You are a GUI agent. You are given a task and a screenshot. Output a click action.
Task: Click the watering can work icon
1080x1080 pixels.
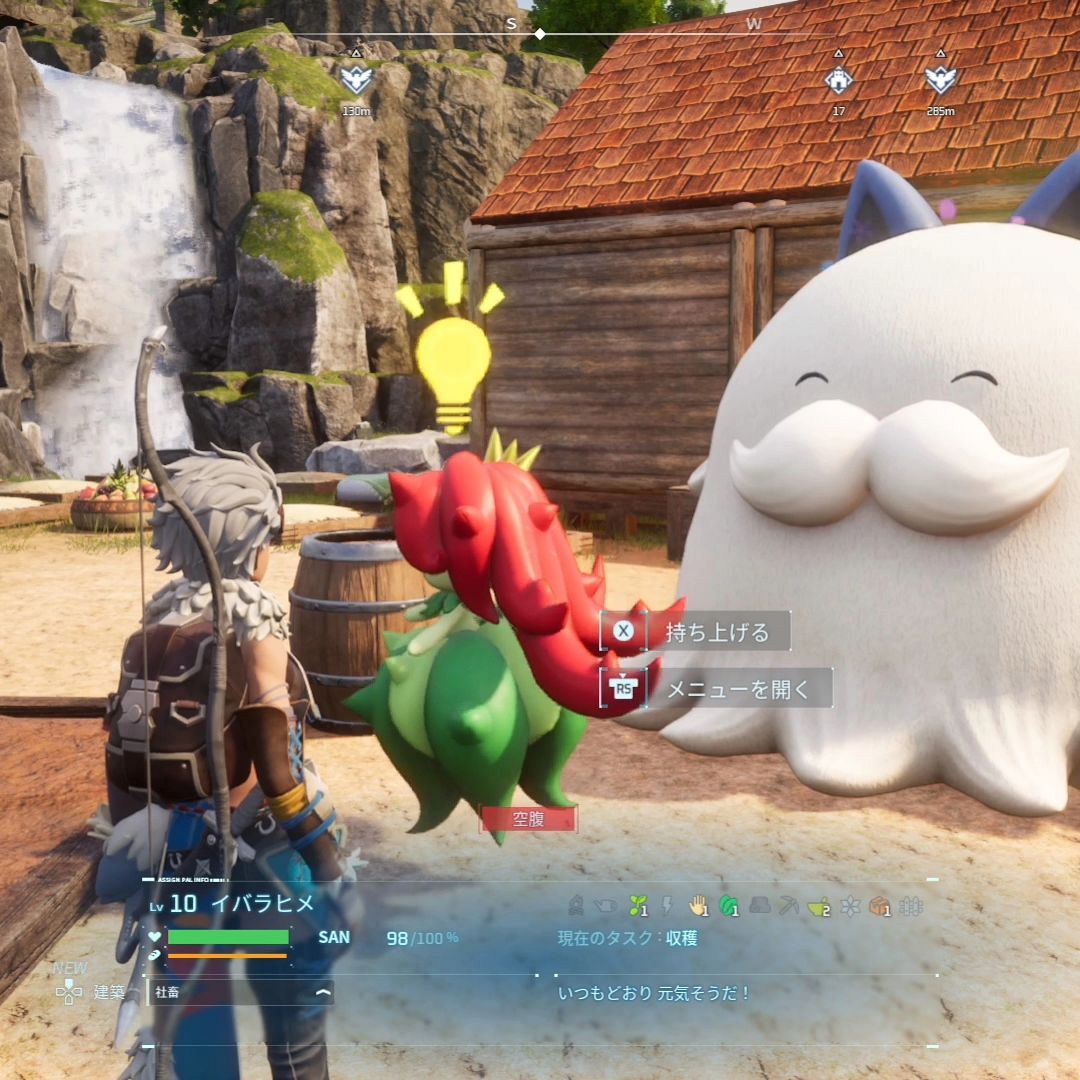coord(605,906)
